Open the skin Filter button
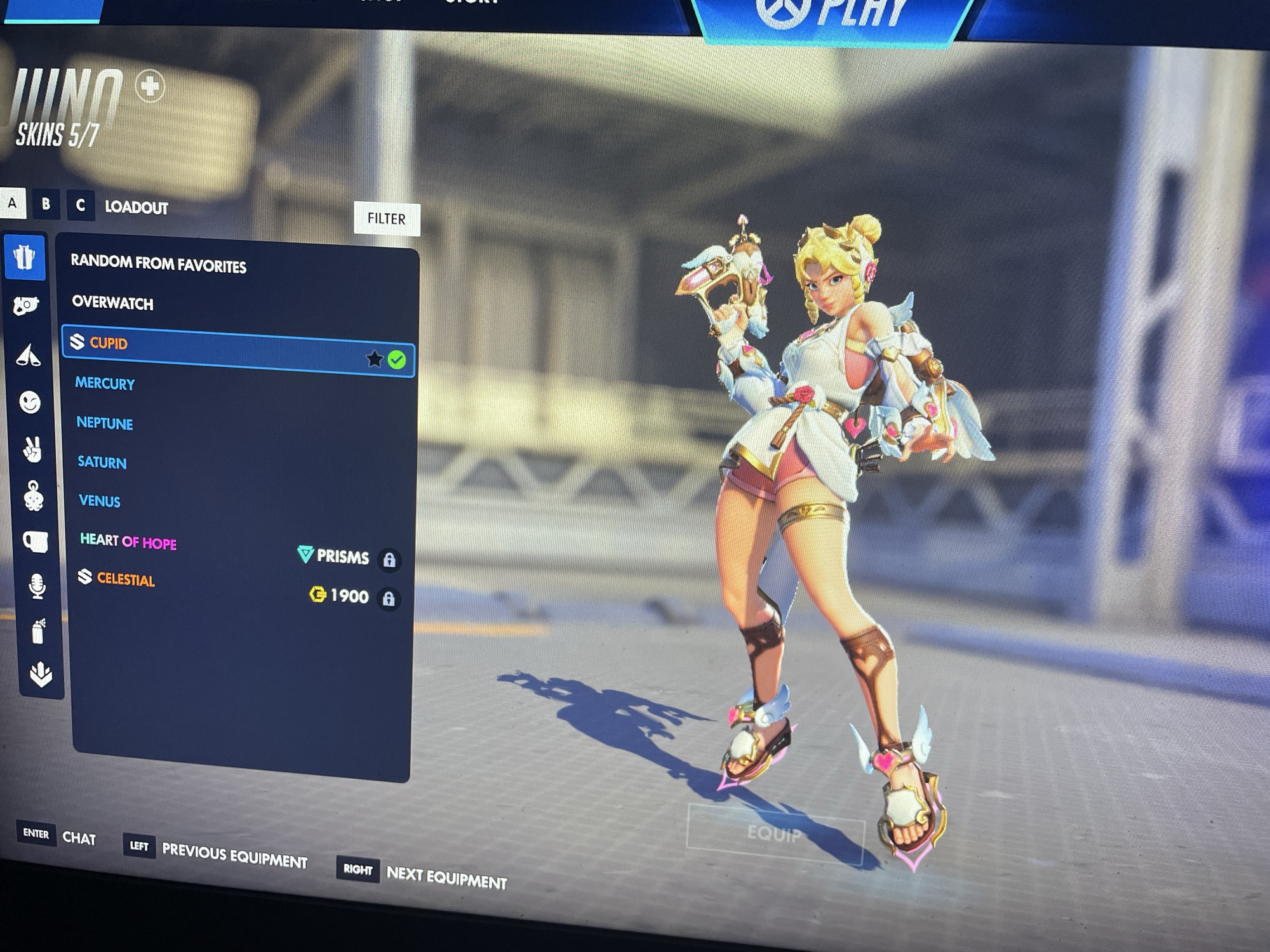This screenshot has height=952, width=1270. tap(386, 219)
